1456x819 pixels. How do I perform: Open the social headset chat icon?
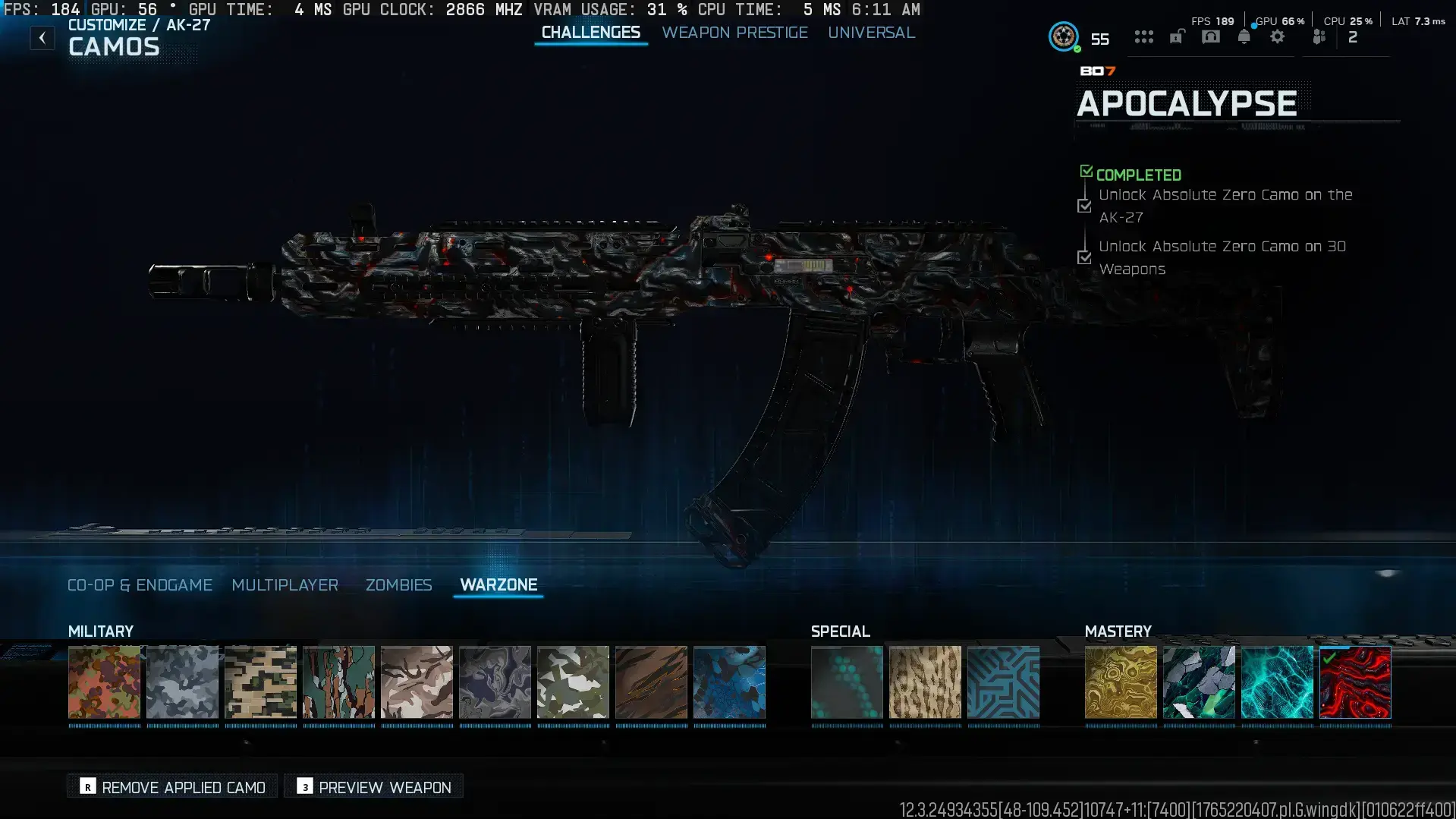click(1210, 36)
